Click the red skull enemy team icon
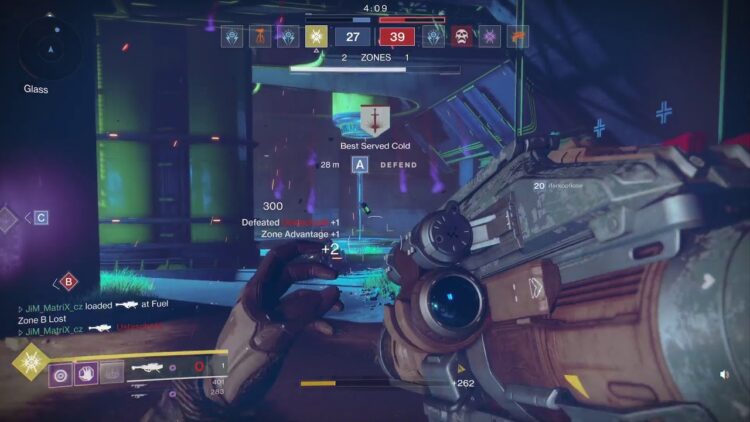750x422 pixels. pyautogui.click(x=462, y=37)
